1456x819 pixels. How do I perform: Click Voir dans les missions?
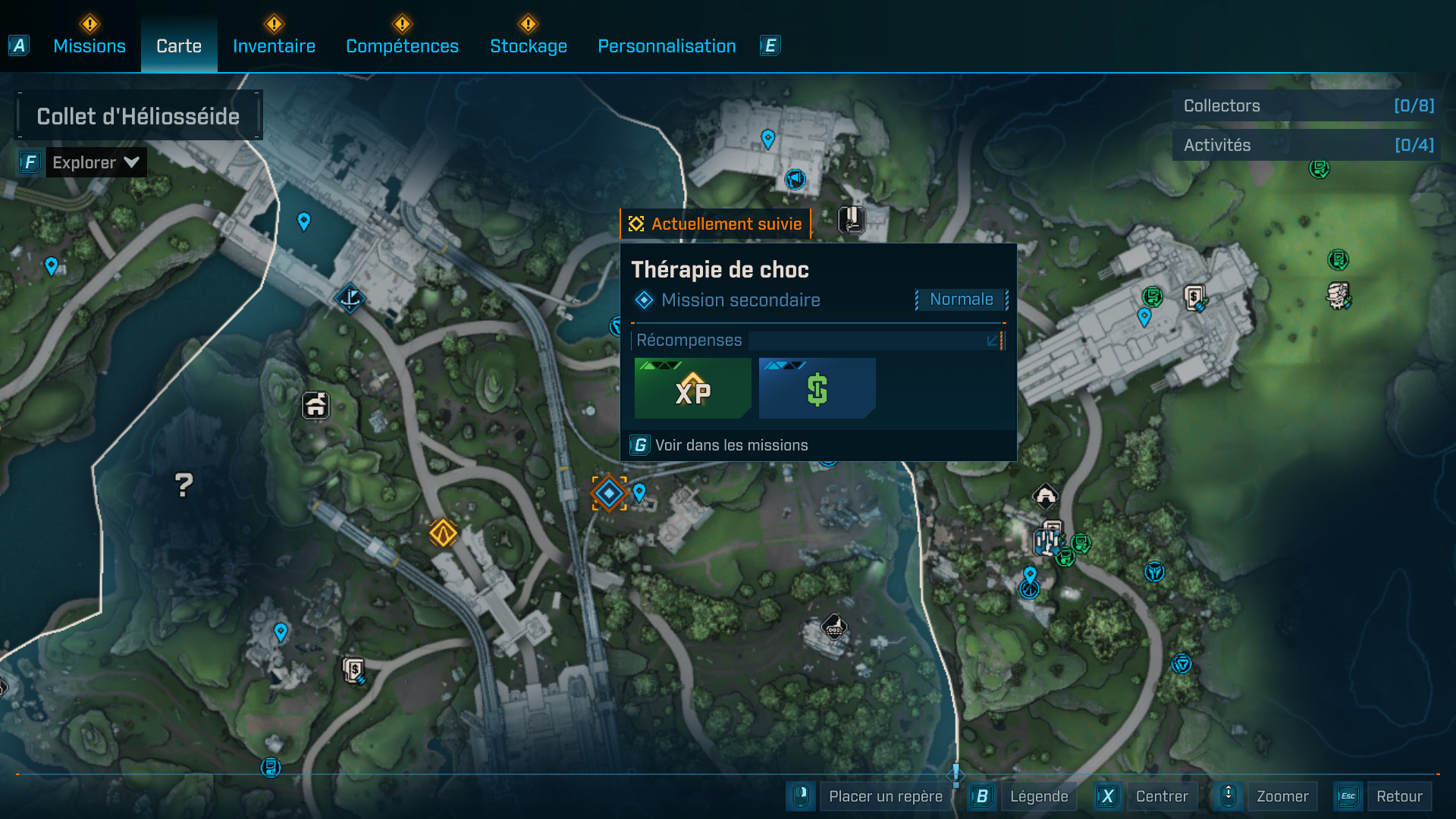[731, 445]
